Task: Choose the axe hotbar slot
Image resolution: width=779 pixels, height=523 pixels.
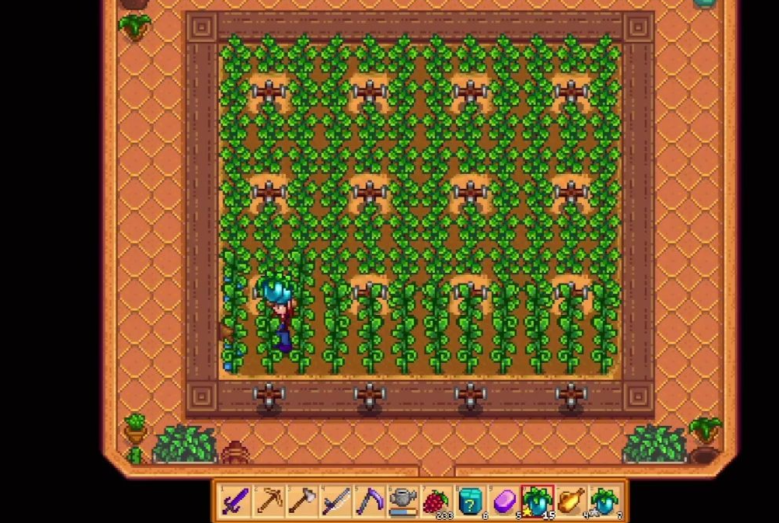Action: [x=303, y=500]
